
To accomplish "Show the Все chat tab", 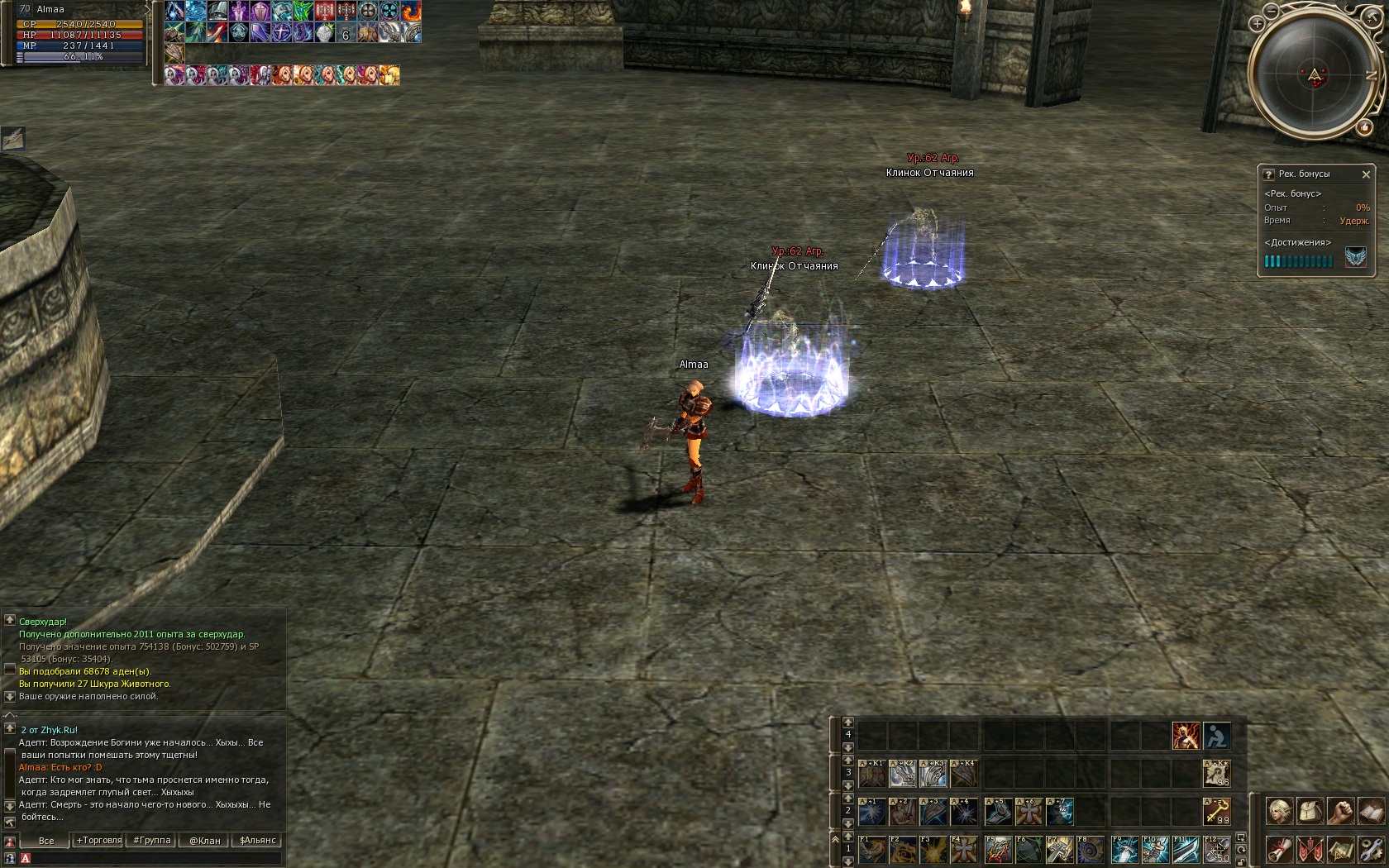I will 46,841.
